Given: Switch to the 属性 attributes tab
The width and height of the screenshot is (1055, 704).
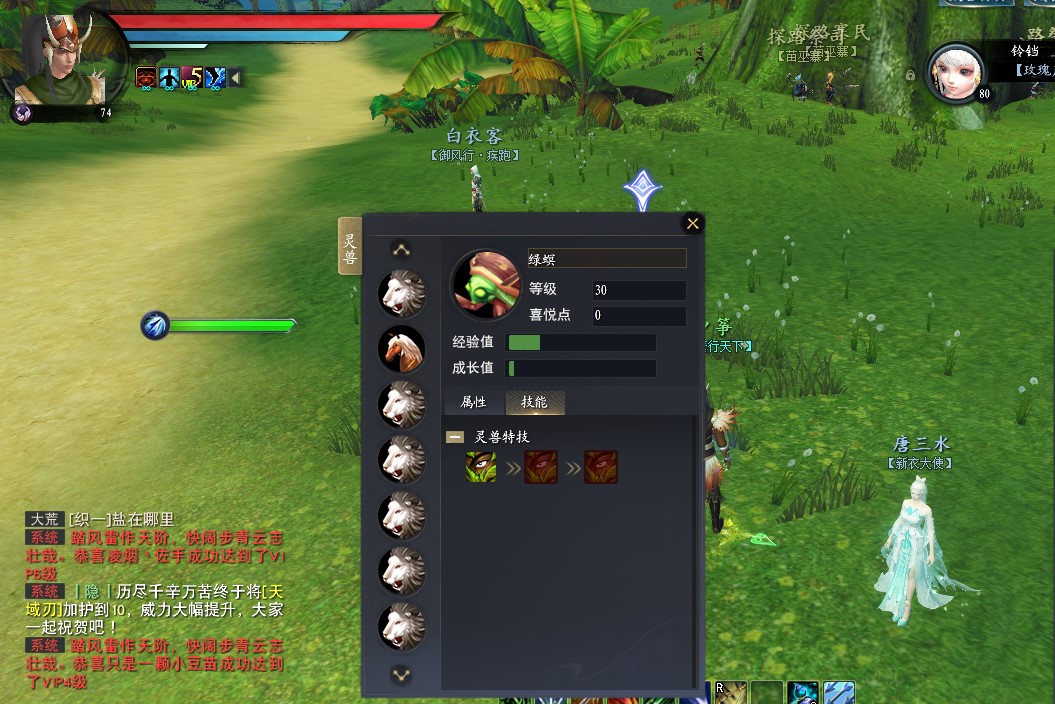Looking at the screenshot, I should pos(473,402).
